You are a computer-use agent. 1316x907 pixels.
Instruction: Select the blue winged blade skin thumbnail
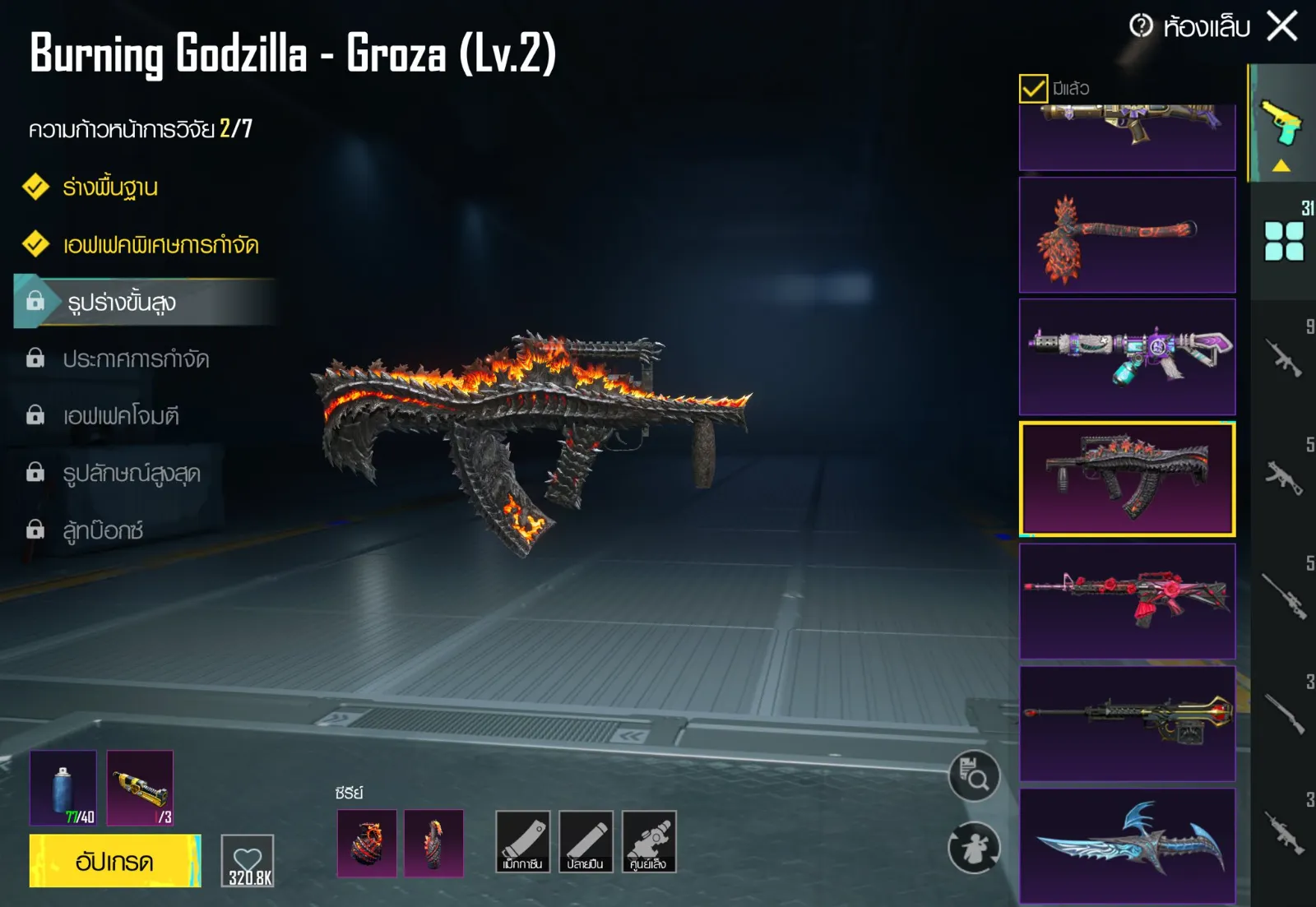[x=1127, y=846]
